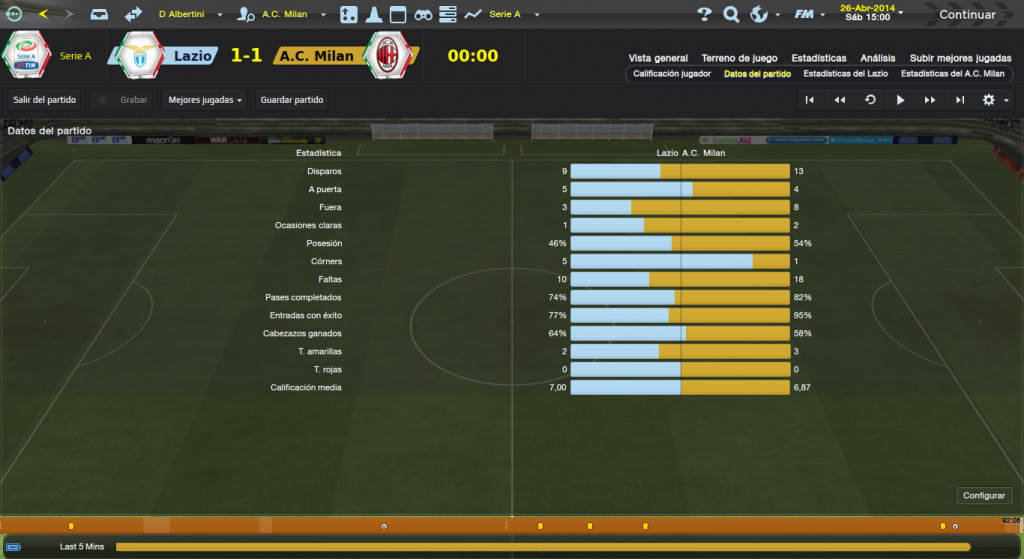Image resolution: width=1024 pixels, height=559 pixels.
Task: Click the Configurar button
Action: click(985, 496)
